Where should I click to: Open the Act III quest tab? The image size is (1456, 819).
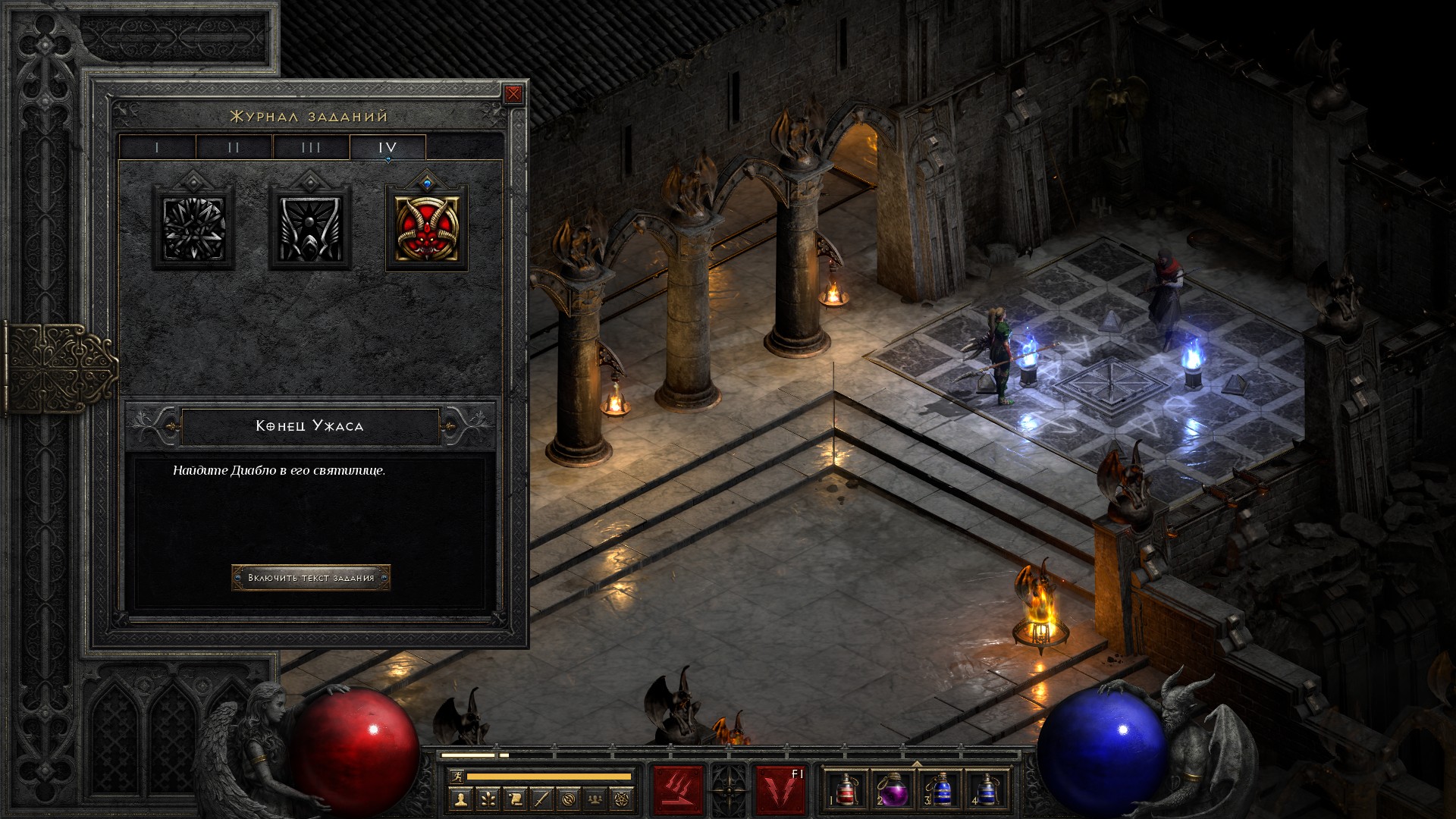pyautogui.click(x=311, y=147)
